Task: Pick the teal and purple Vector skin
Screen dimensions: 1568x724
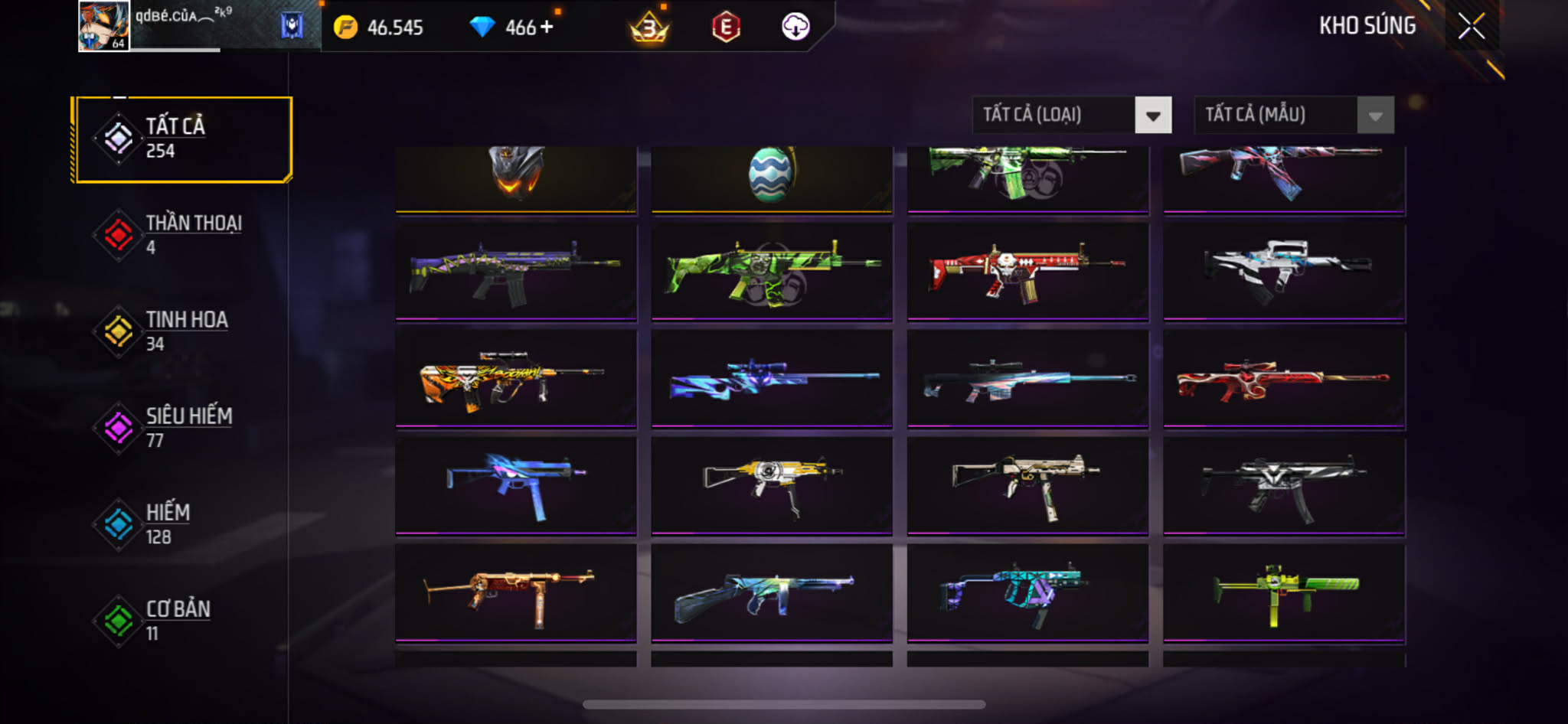Action: tap(1027, 592)
